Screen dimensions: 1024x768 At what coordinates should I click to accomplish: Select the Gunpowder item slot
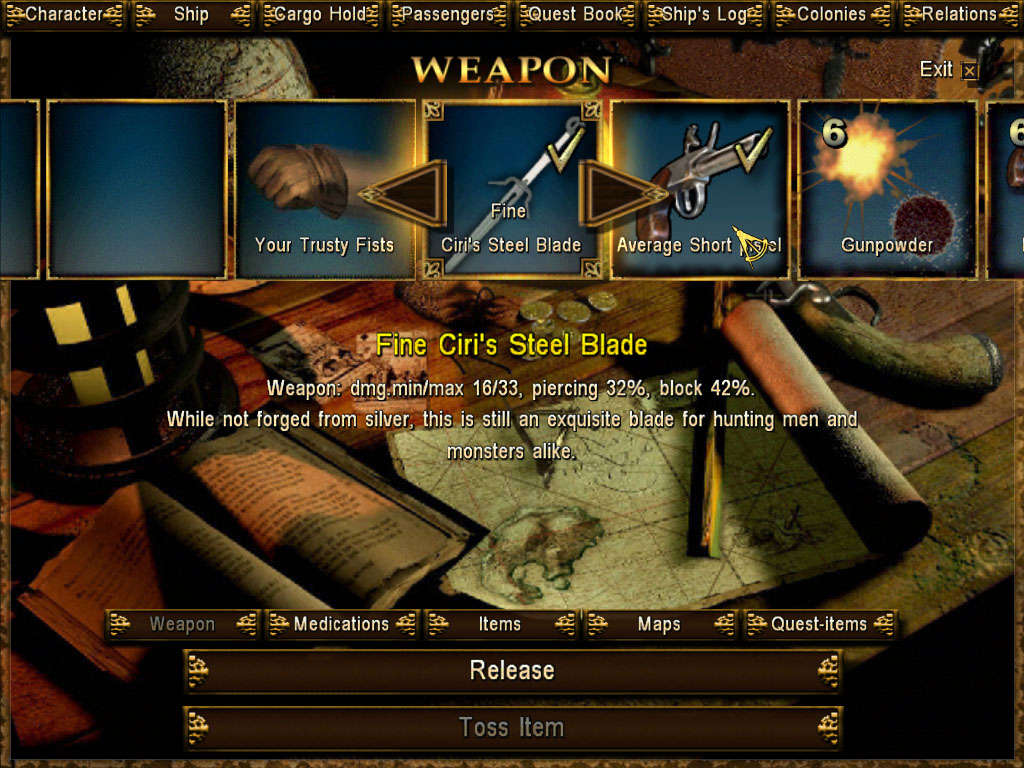pyautogui.click(x=887, y=188)
